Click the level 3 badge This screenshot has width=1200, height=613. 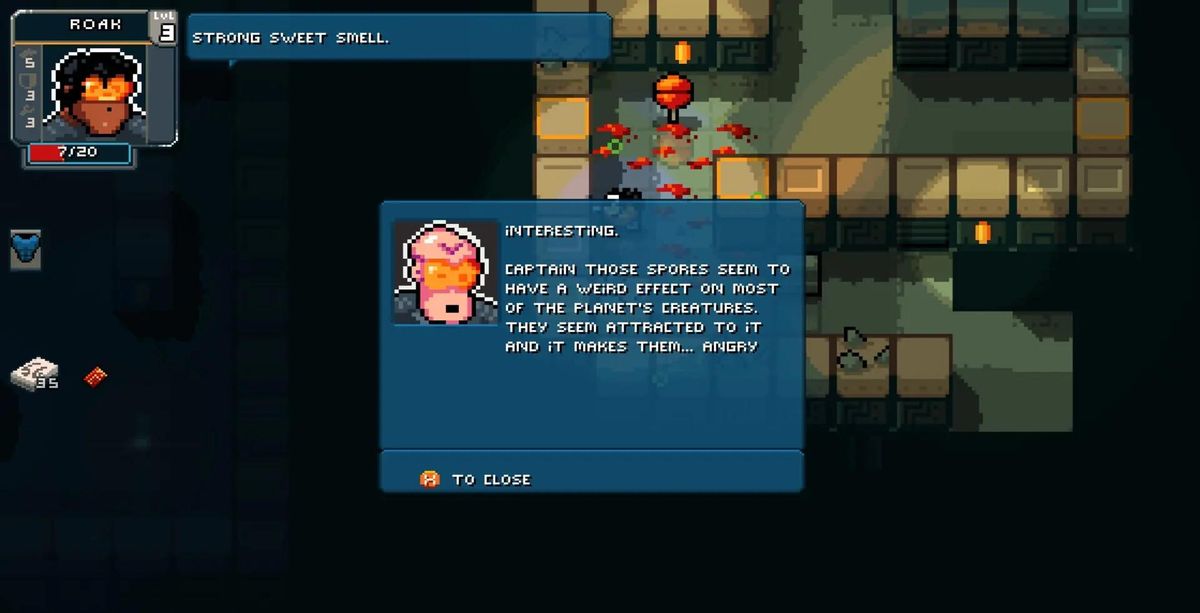coord(164,28)
